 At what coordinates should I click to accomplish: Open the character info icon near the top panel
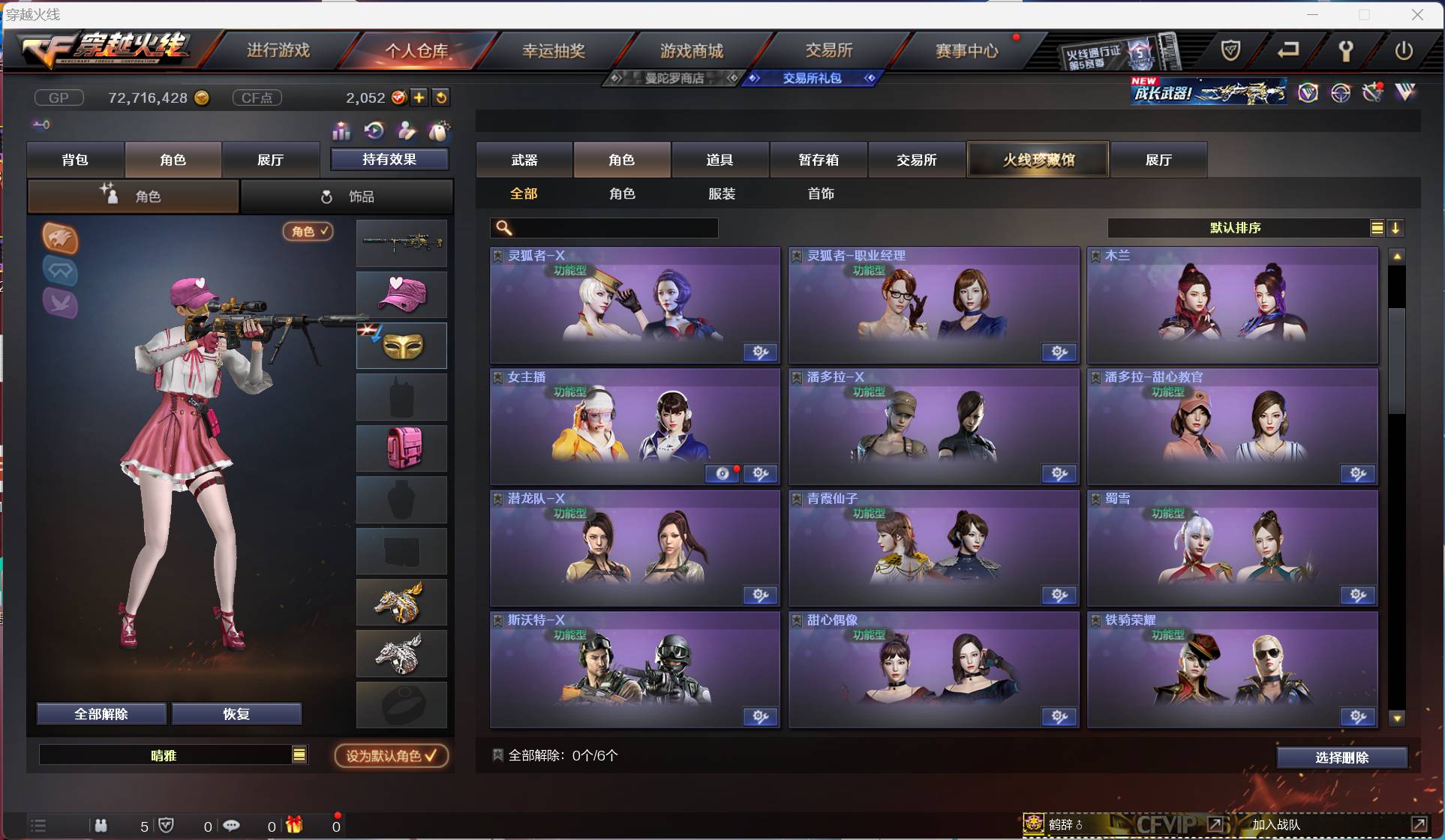406,131
